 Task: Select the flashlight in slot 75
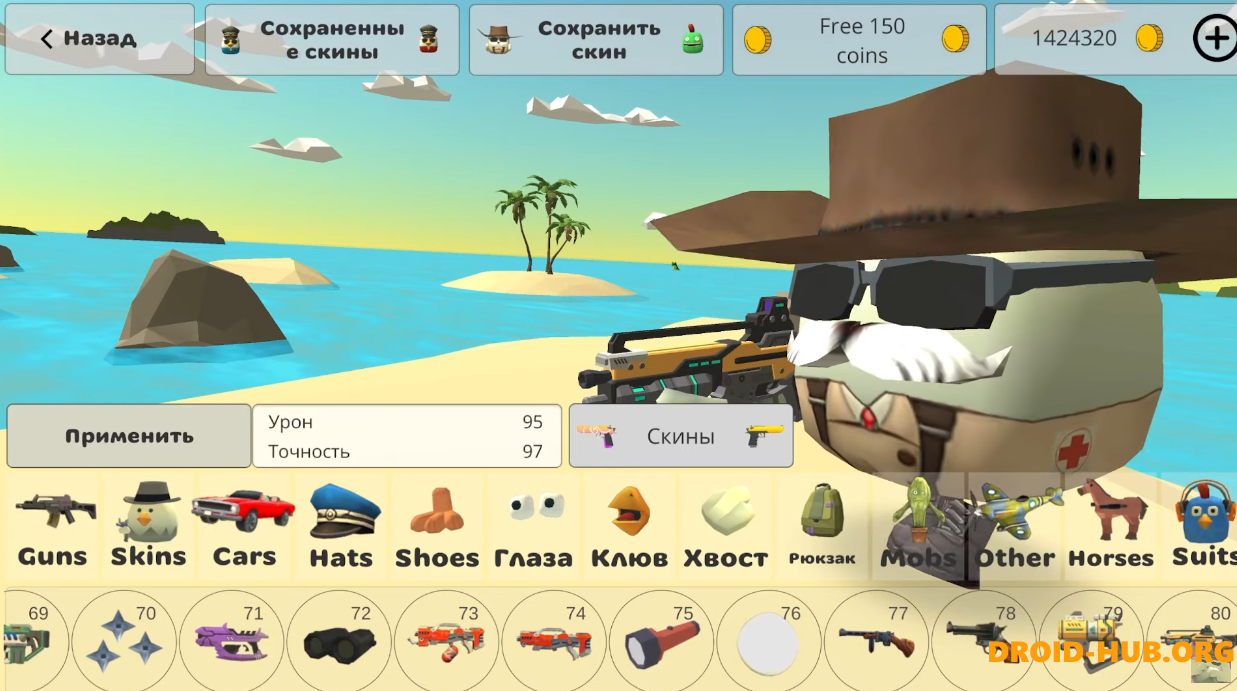661,641
